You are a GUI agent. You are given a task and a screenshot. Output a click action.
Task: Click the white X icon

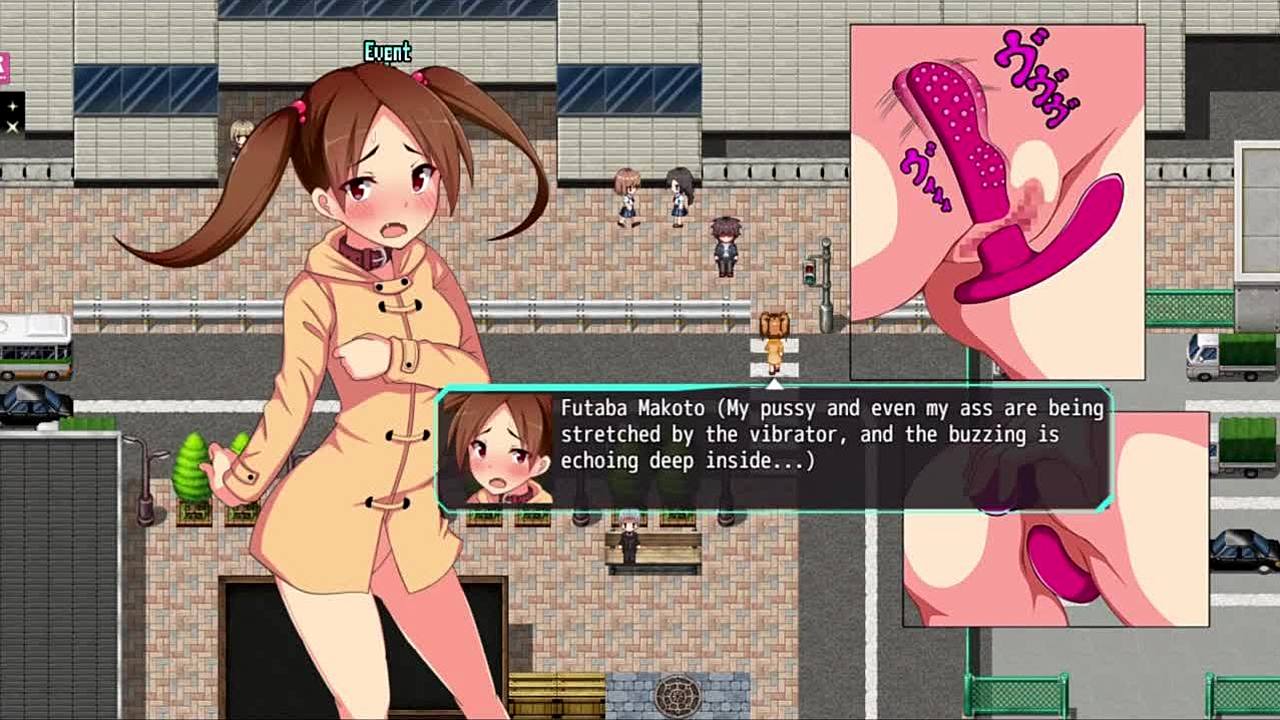pyautogui.click(x=12, y=127)
